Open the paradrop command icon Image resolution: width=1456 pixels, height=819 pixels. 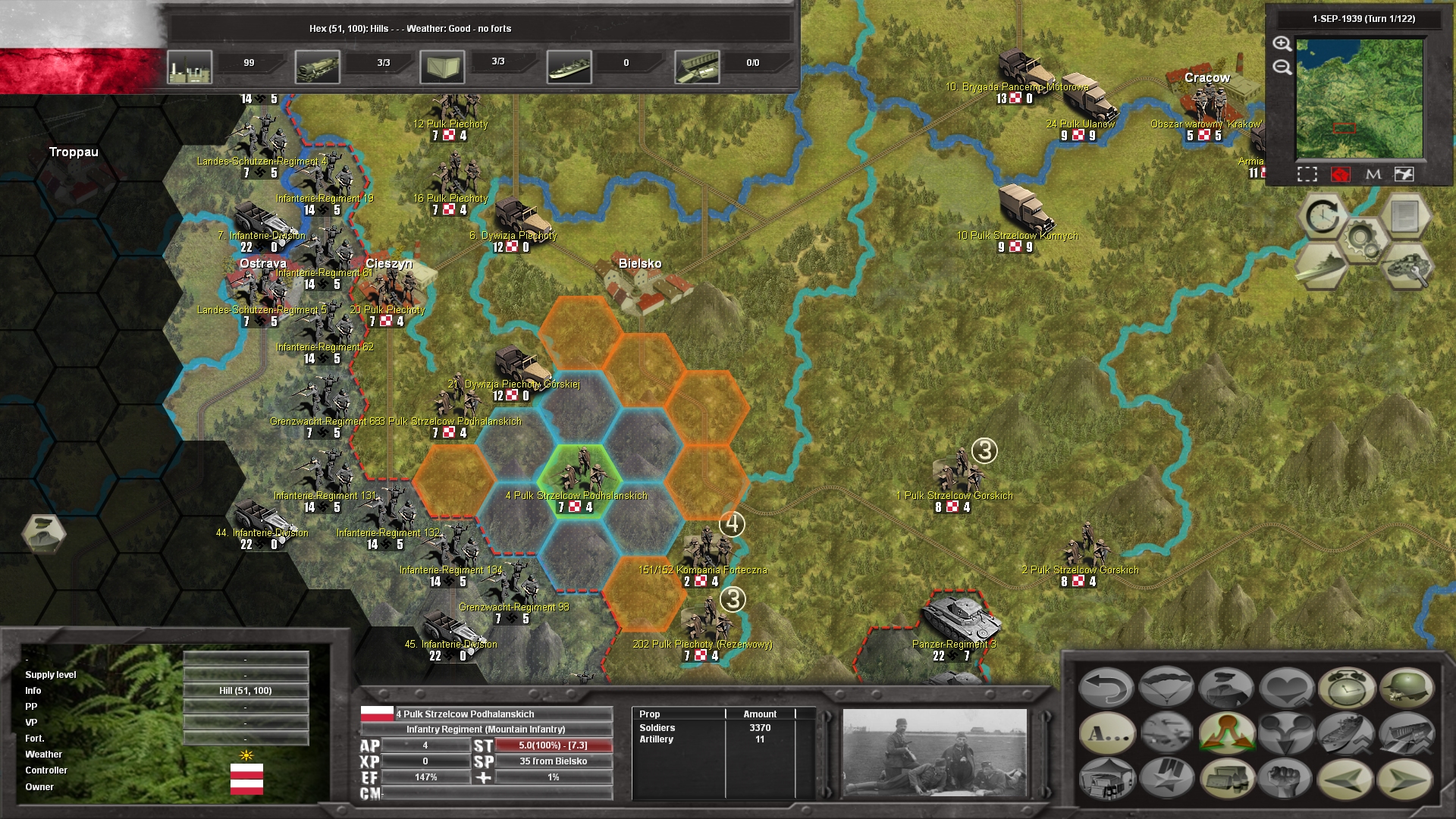(x=1166, y=689)
